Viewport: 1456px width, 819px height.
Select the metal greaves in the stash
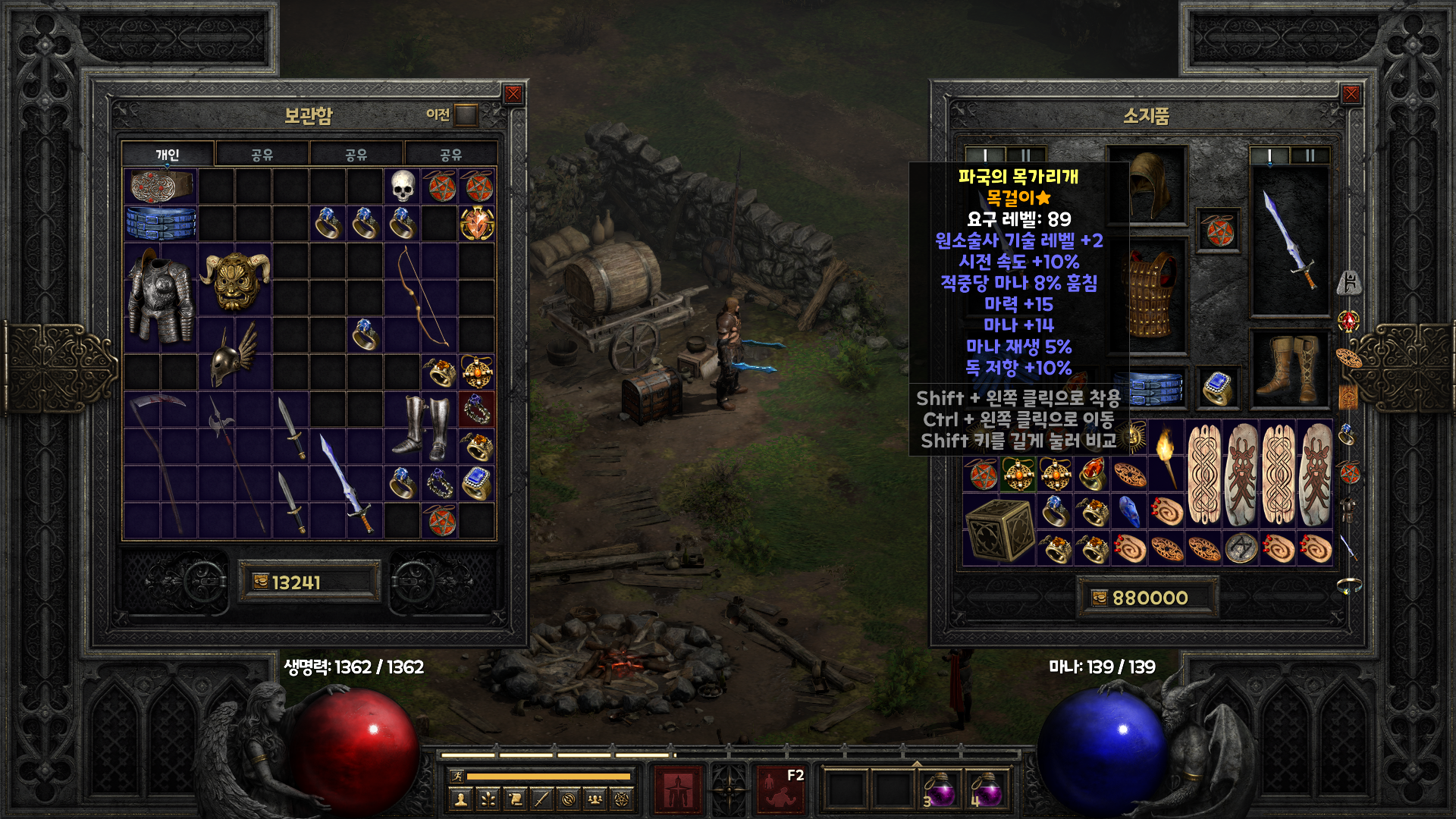tap(420, 427)
